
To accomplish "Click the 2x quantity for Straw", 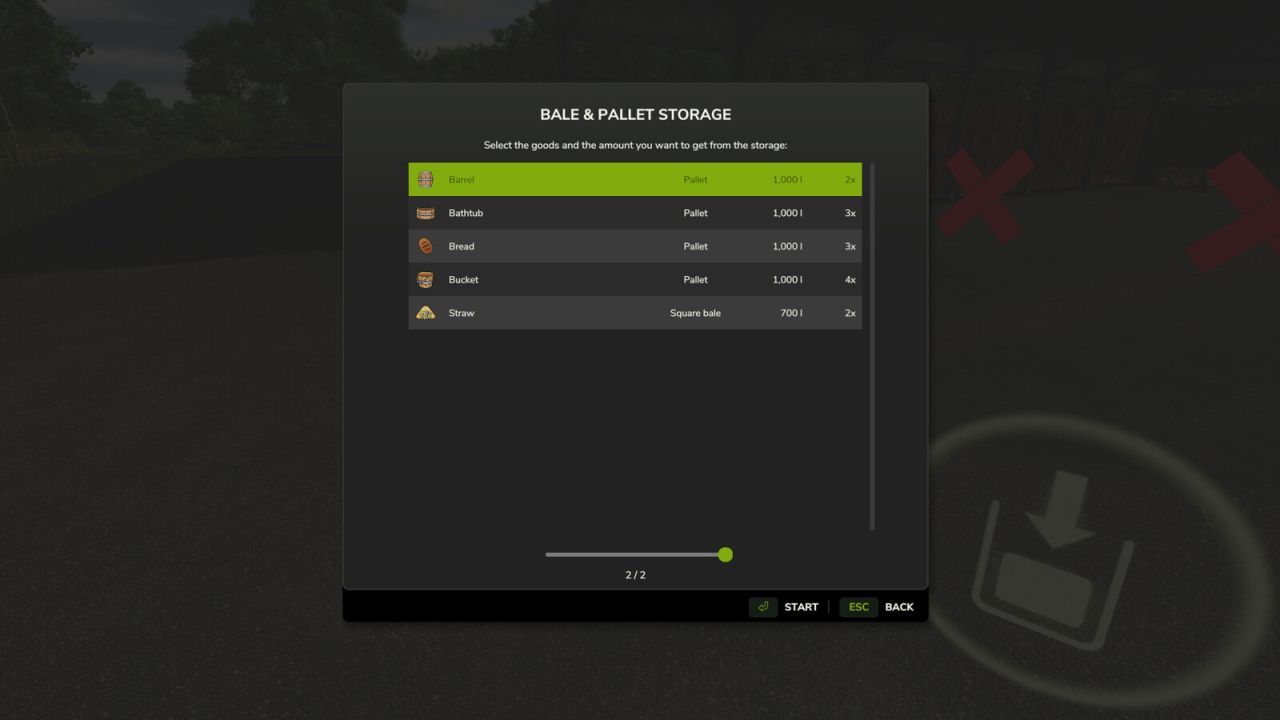I will pyautogui.click(x=849, y=312).
